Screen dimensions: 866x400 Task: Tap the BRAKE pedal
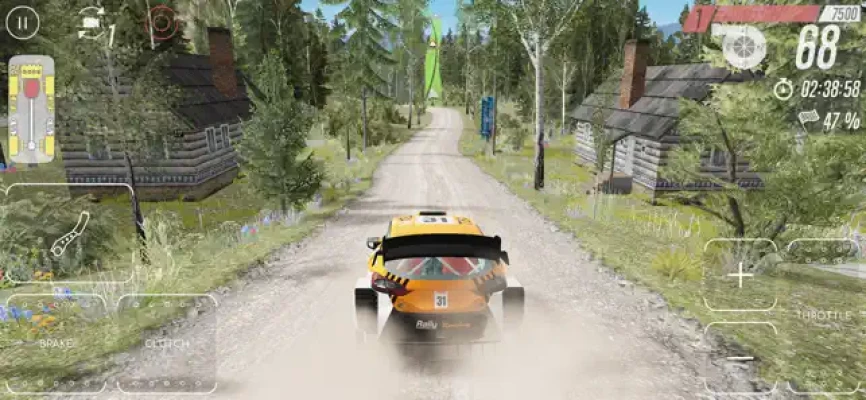coord(55,342)
